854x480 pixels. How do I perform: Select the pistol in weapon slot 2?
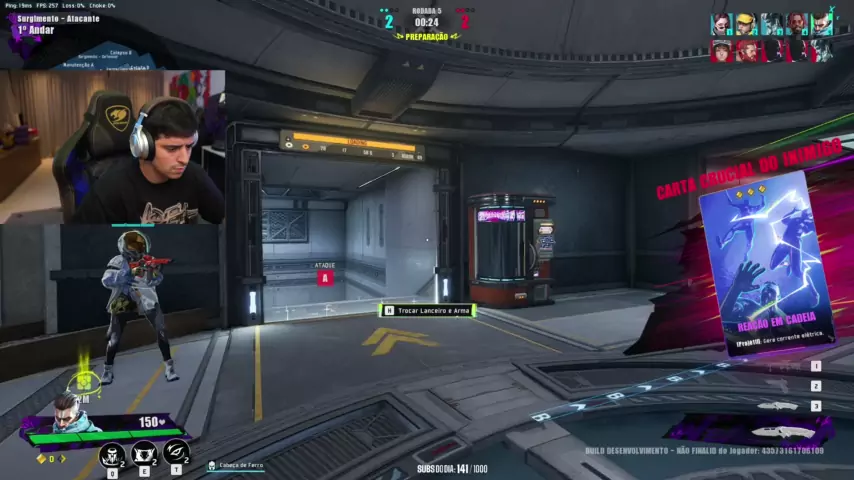click(x=780, y=386)
